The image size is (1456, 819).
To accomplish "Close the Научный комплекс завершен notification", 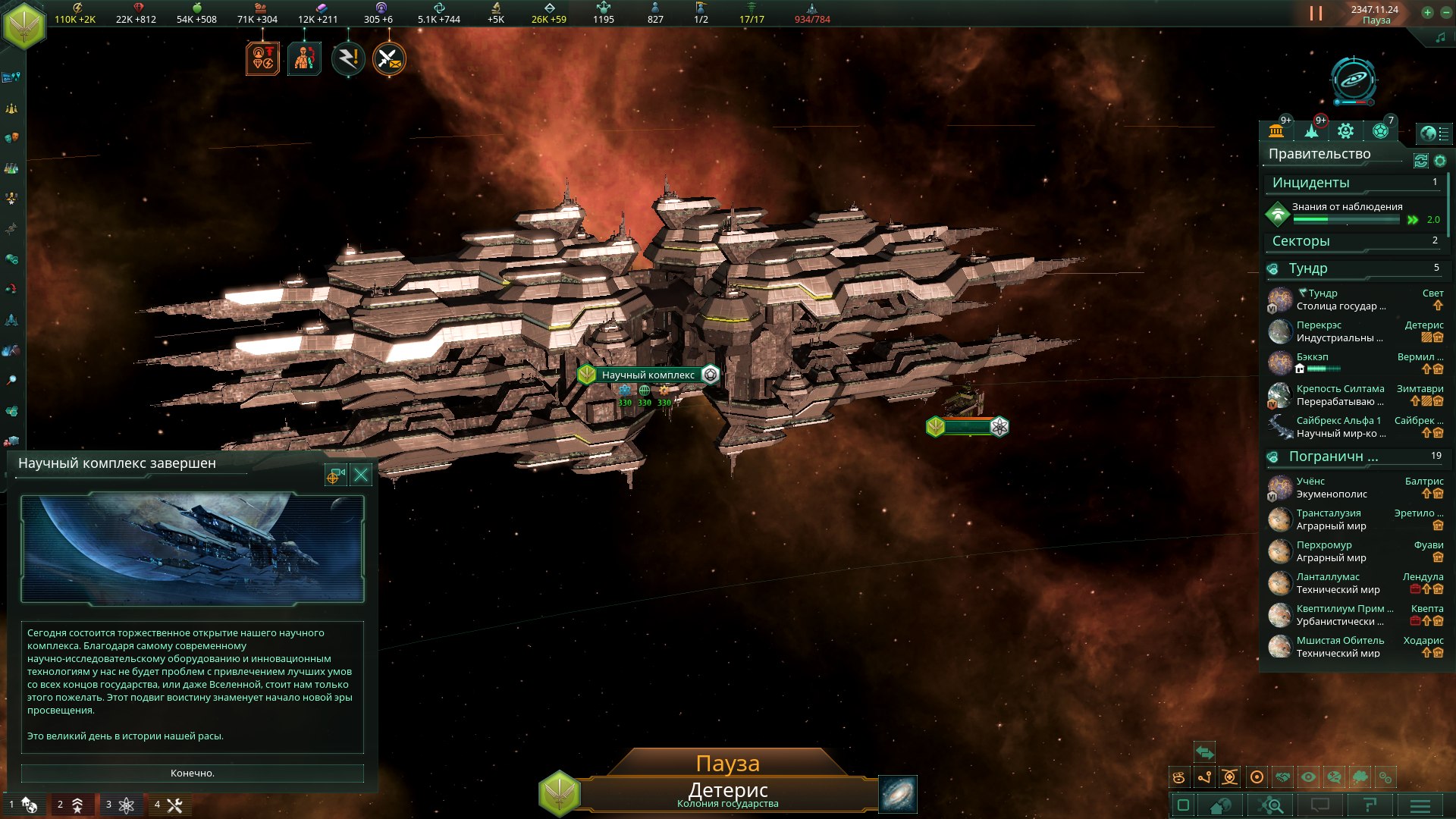I will tap(361, 475).
